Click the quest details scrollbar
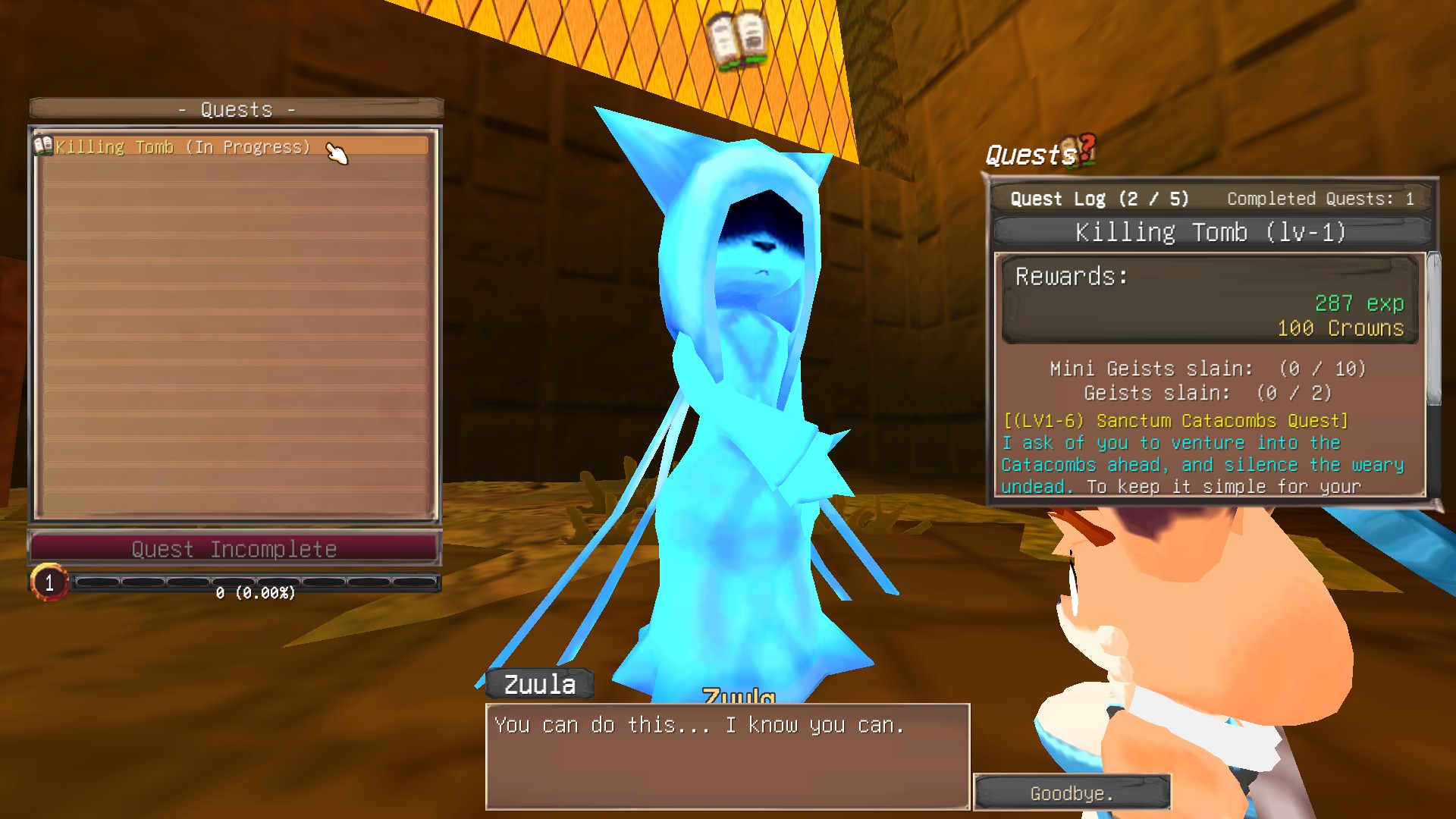1456x819 pixels. (1432, 330)
